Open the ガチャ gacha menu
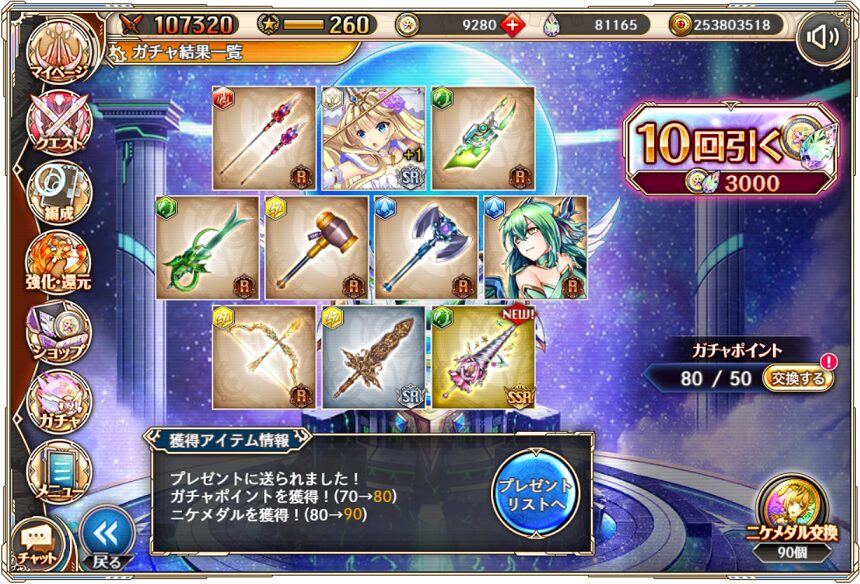The width and height of the screenshot is (860, 584). pos(58,400)
